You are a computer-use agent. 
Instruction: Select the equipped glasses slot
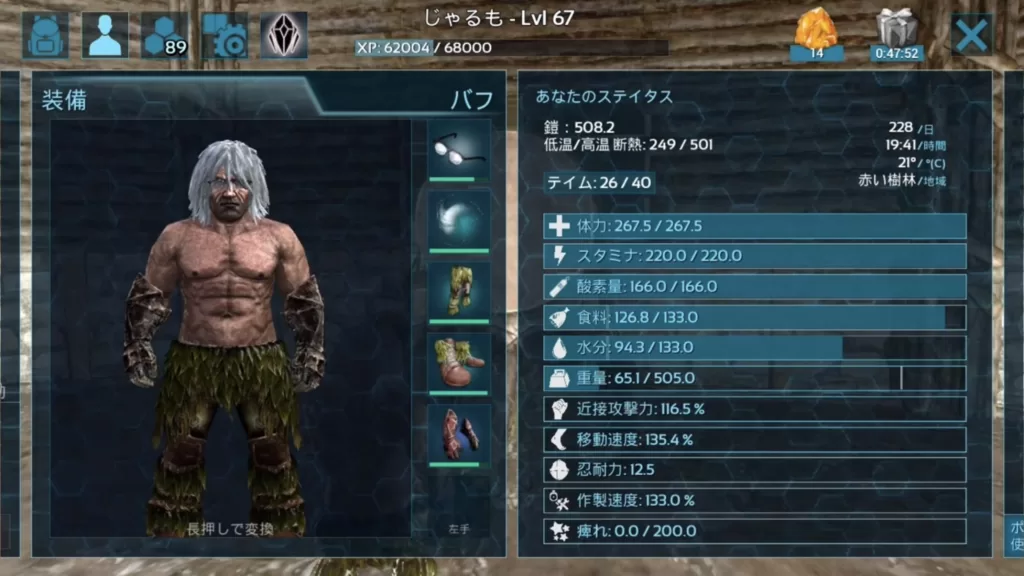click(459, 149)
